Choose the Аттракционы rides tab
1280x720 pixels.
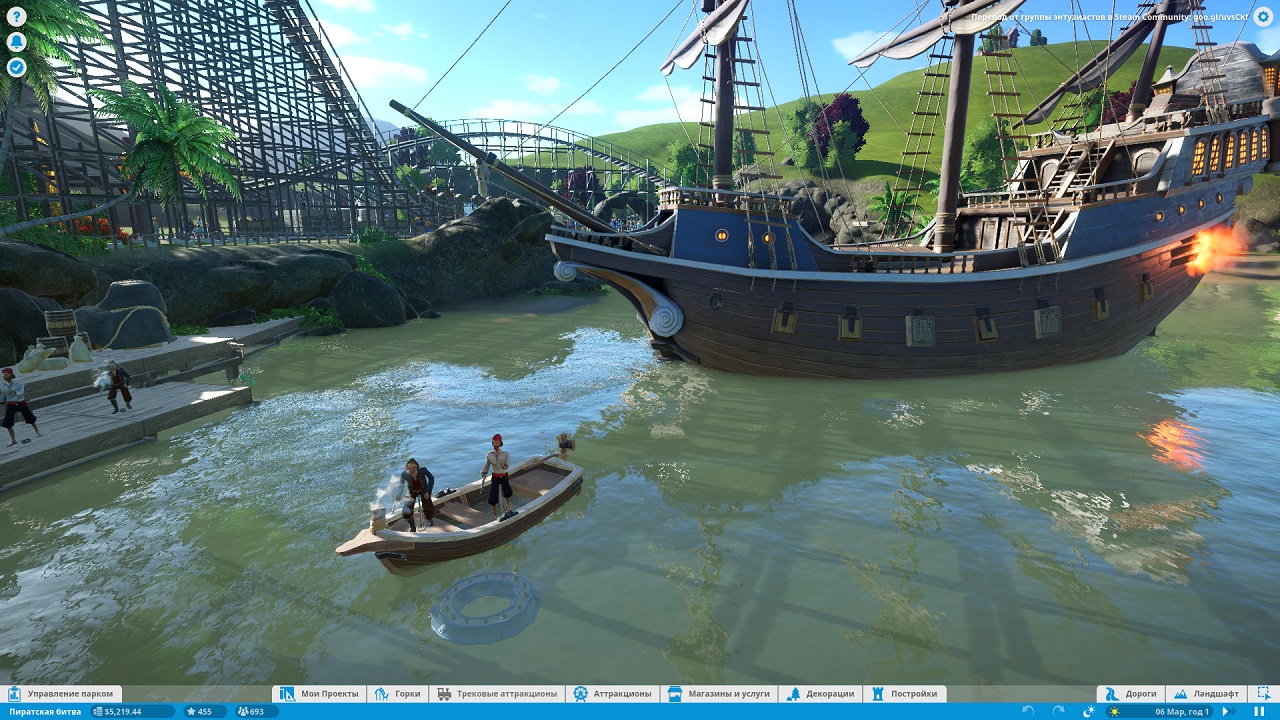(612, 694)
